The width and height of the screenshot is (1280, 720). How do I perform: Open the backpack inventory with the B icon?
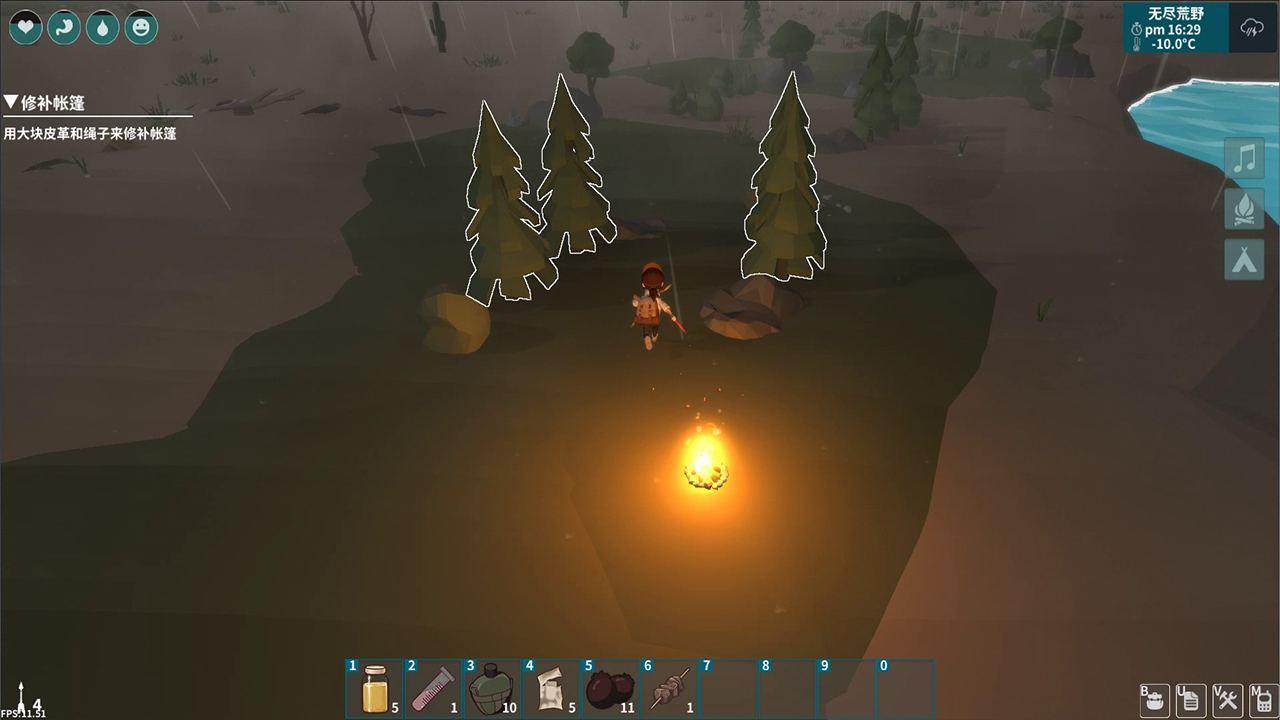point(1153,699)
